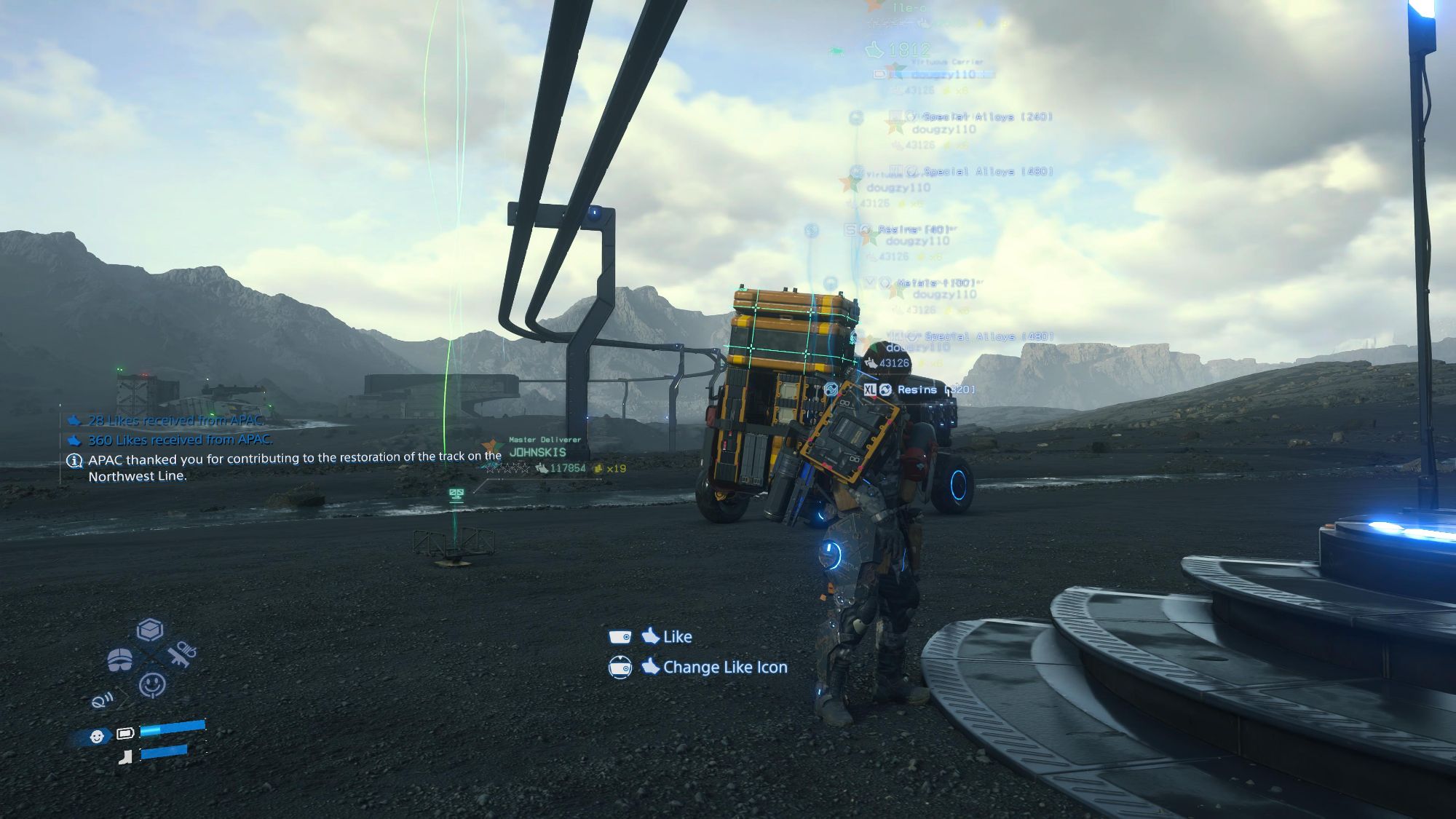The height and width of the screenshot is (819, 1456).
Task: Select the XL Resins cargo label
Action: click(917, 389)
